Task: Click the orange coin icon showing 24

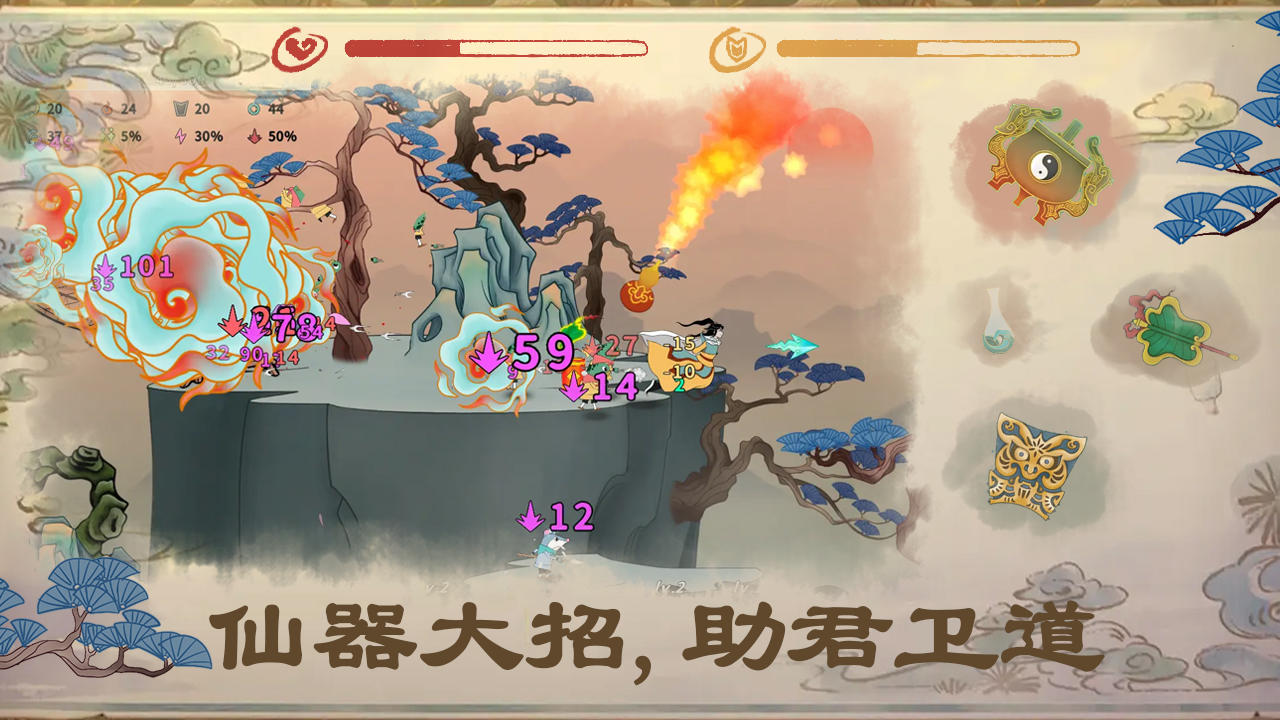Action: pyautogui.click(x=108, y=108)
